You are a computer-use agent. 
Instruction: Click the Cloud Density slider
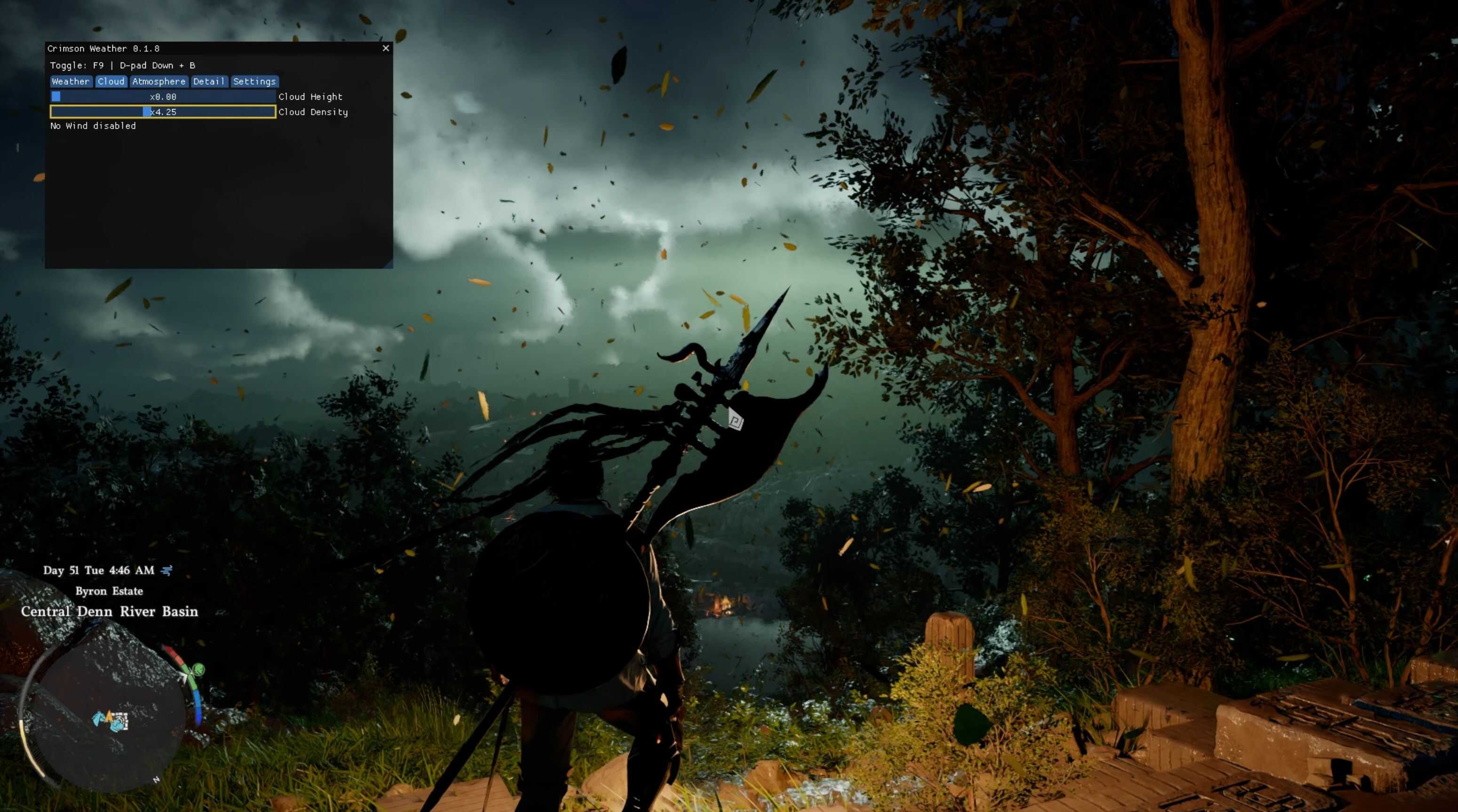163,112
